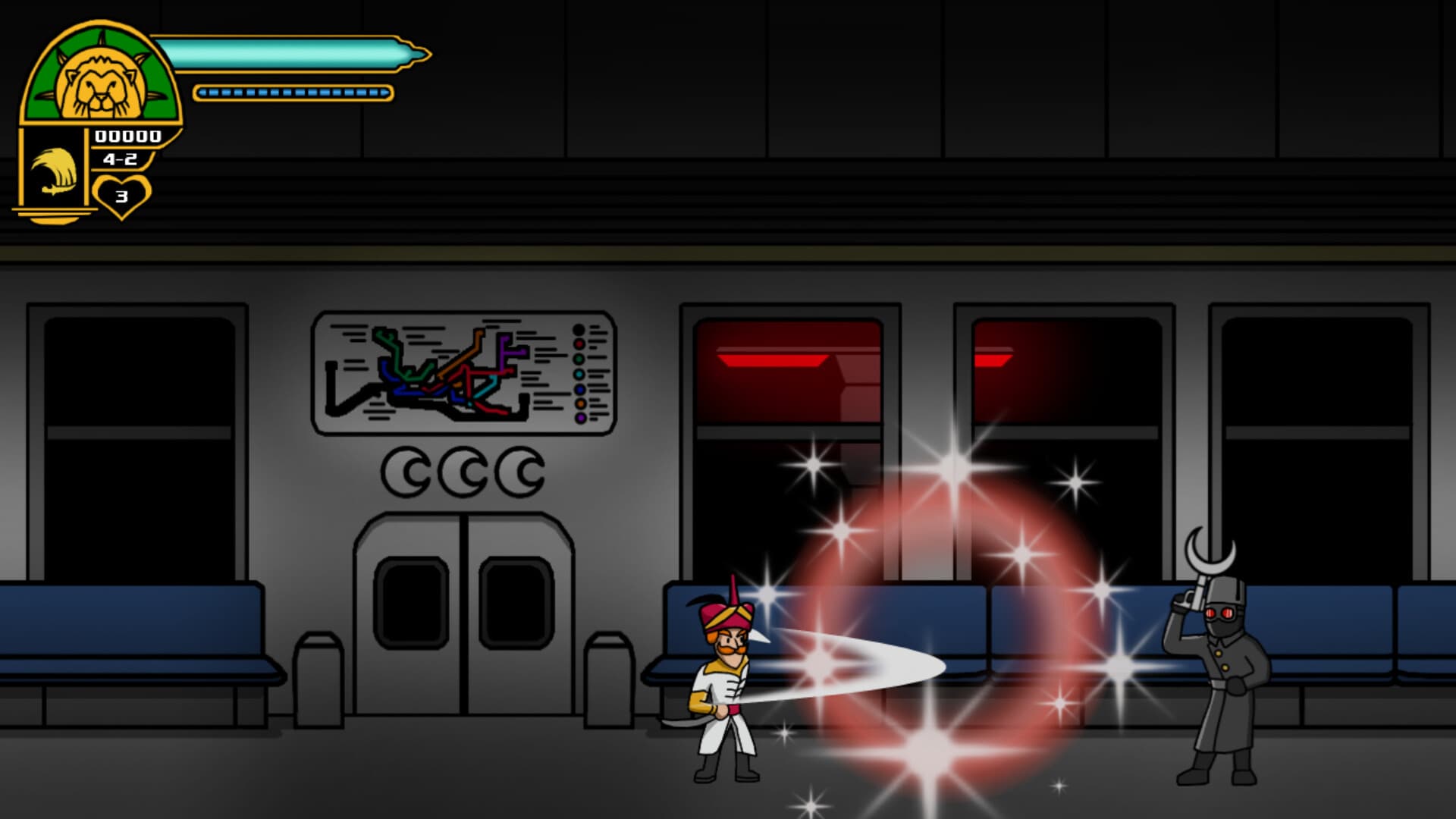This screenshot has height=819, width=1456.
Task: Click the turbaned swordsman player character
Action: click(724, 682)
